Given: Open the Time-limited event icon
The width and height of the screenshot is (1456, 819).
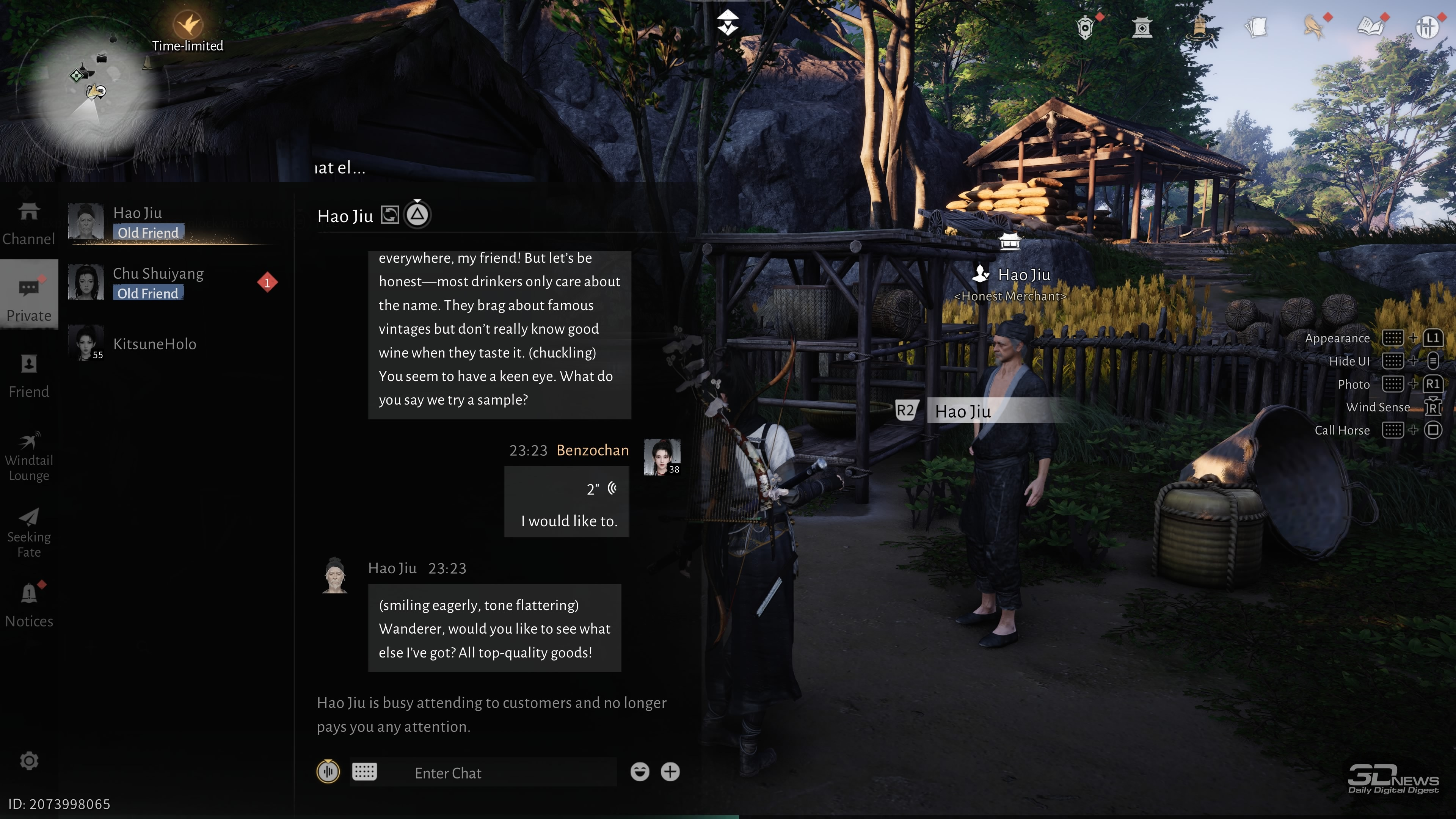Looking at the screenshot, I should 188,25.
